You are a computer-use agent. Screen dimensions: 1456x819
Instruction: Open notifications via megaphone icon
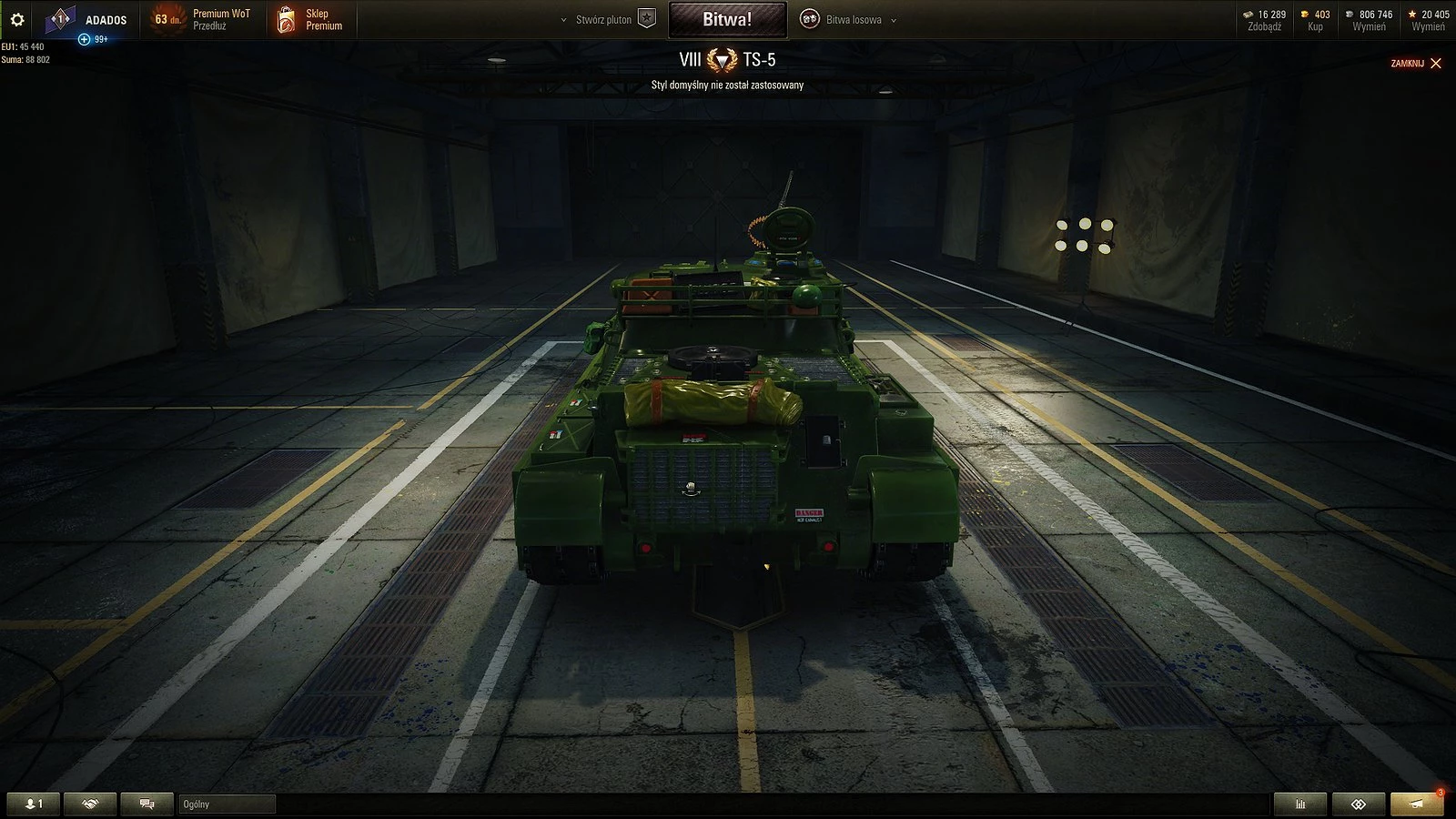click(1416, 804)
